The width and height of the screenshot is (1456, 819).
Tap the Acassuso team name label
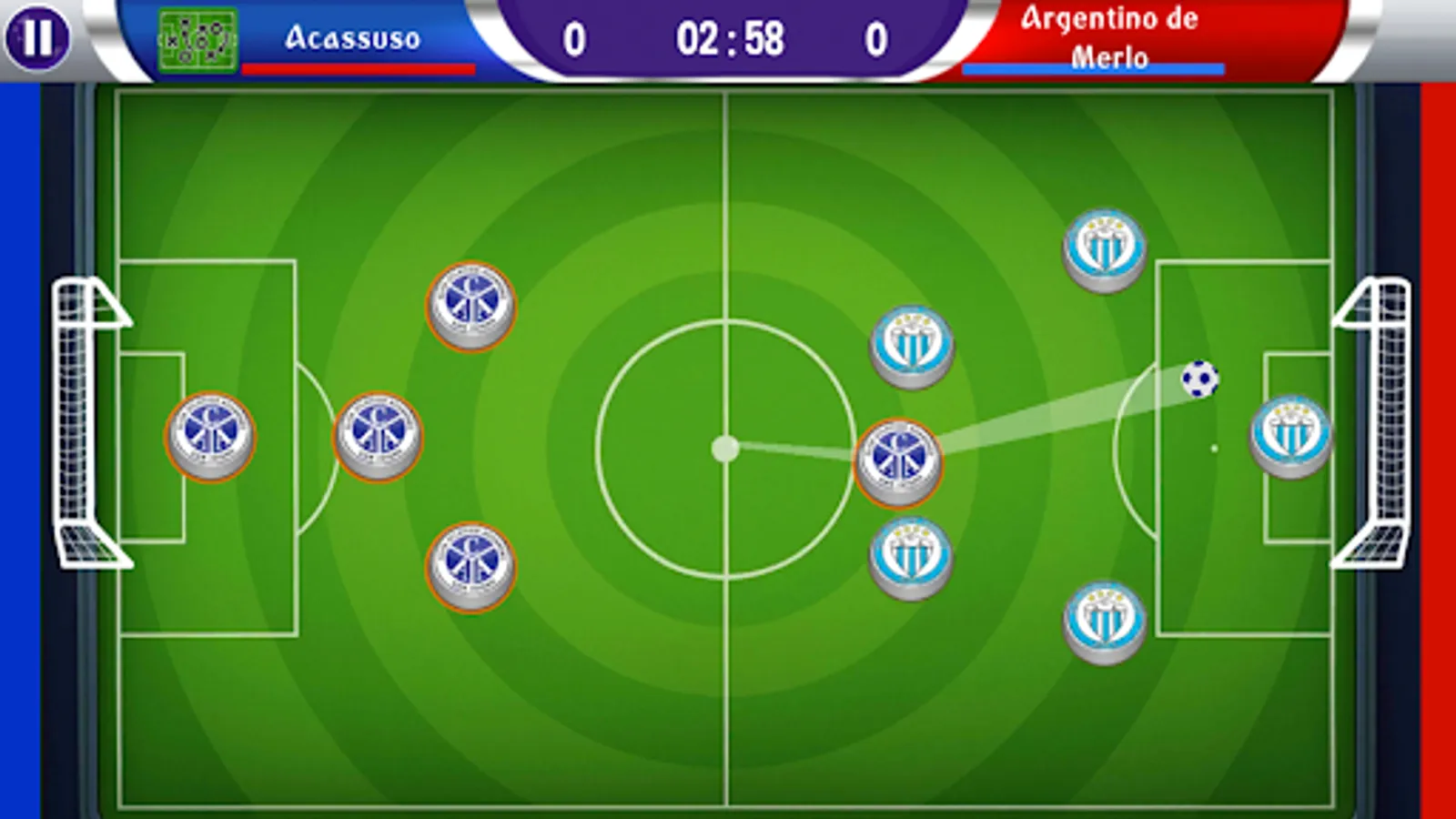pyautogui.click(x=353, y=38)
